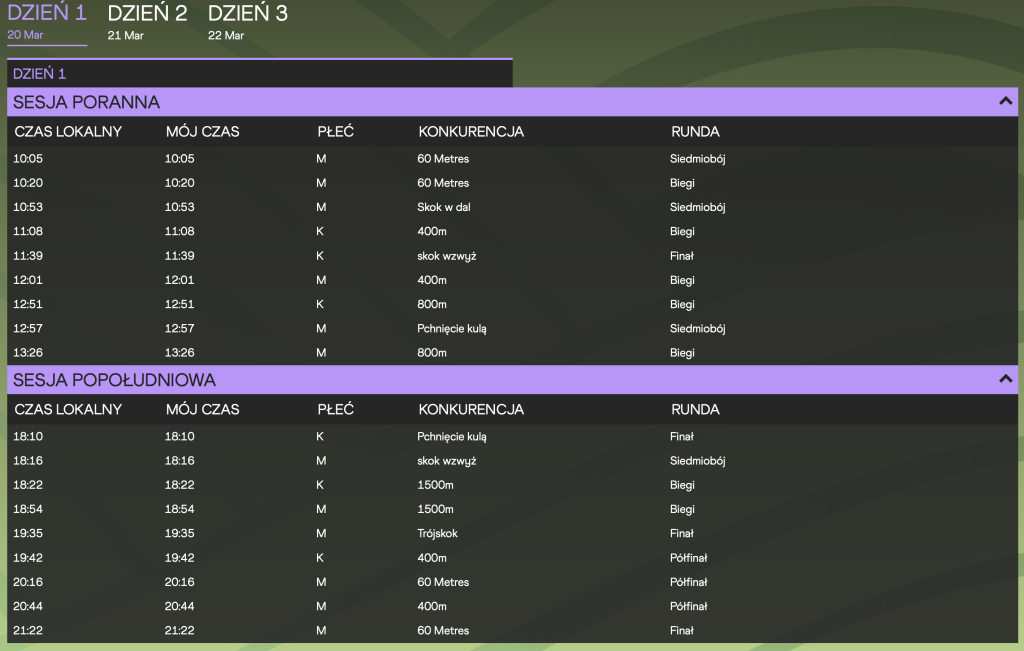This screenshot has height=651, width=1024.
Task: Switch to the Dzień 1 tab
Action: (47, 22)
